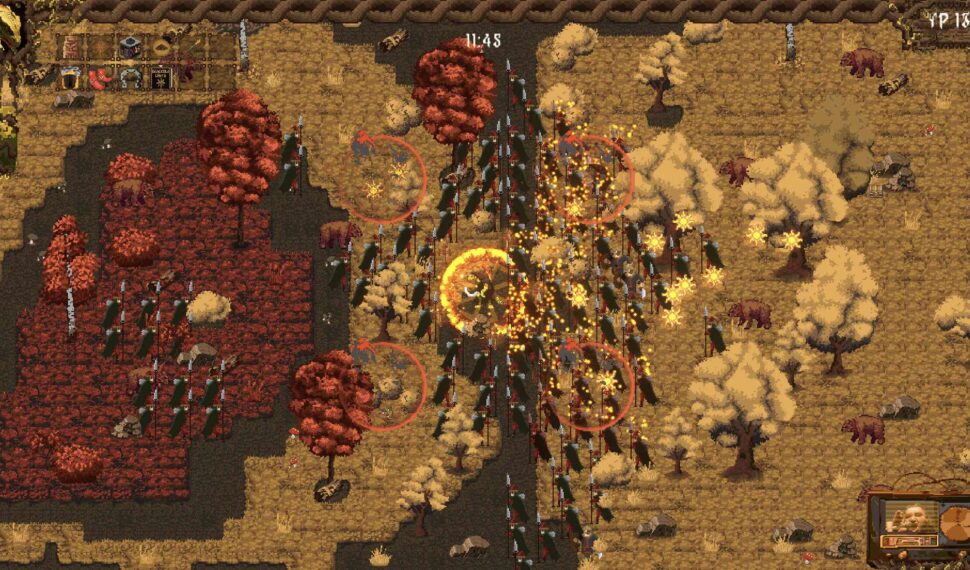The height and width of the screenshot is (570, 970).
Task: Select the grey horseshoe item slot
Action: click(130, 77)
